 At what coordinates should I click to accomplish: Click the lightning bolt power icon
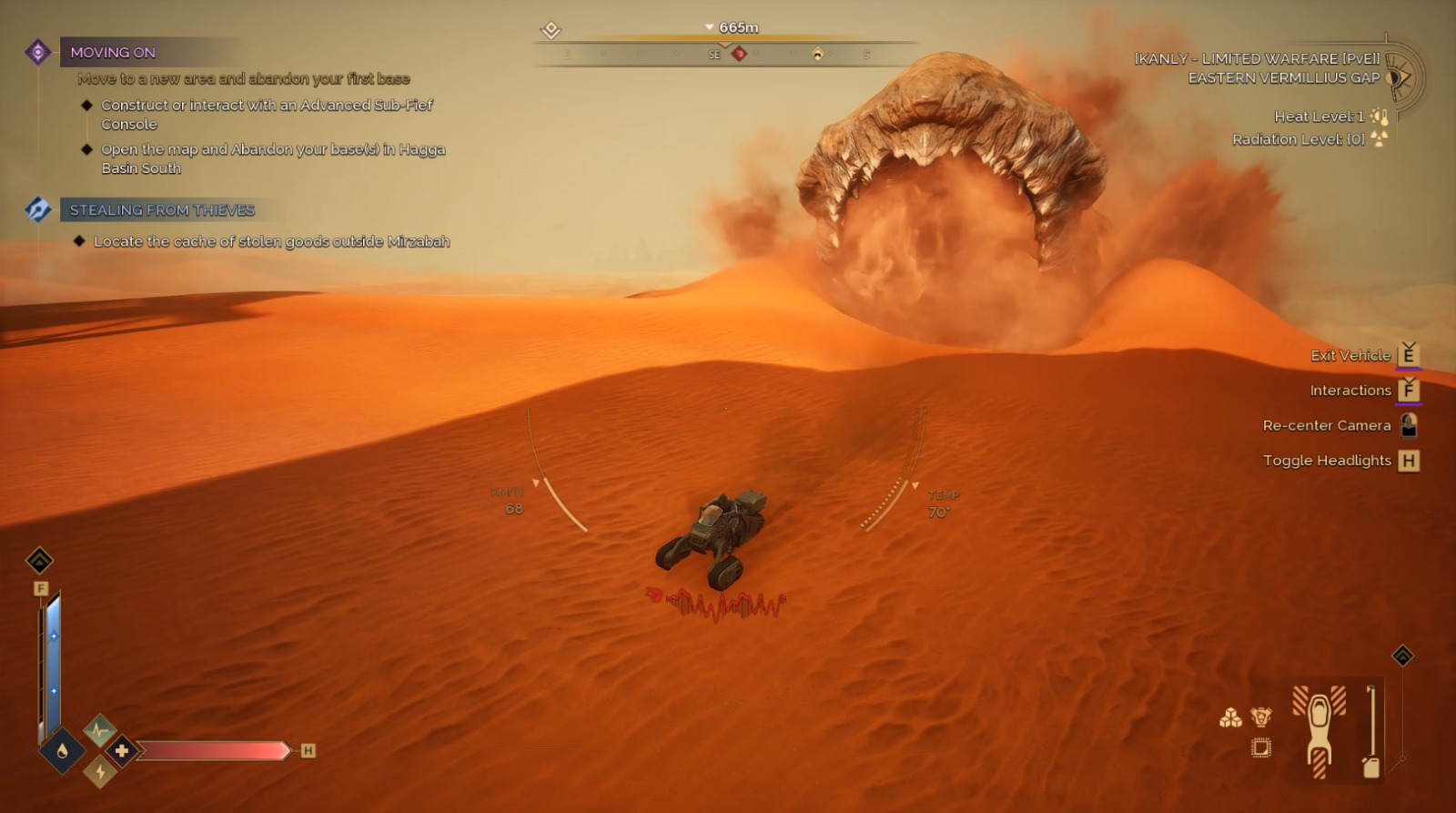tap(100, 773)
